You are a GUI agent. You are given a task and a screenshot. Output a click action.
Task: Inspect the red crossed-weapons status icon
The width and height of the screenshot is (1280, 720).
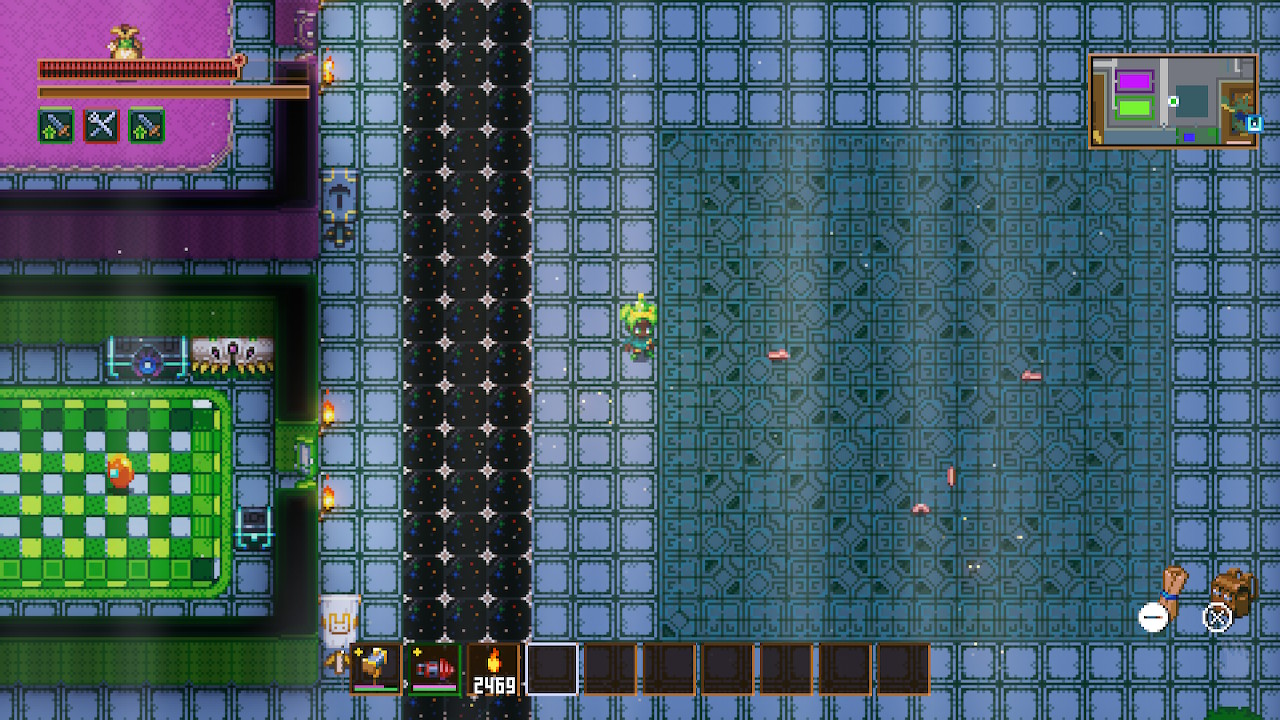[101, 126]
